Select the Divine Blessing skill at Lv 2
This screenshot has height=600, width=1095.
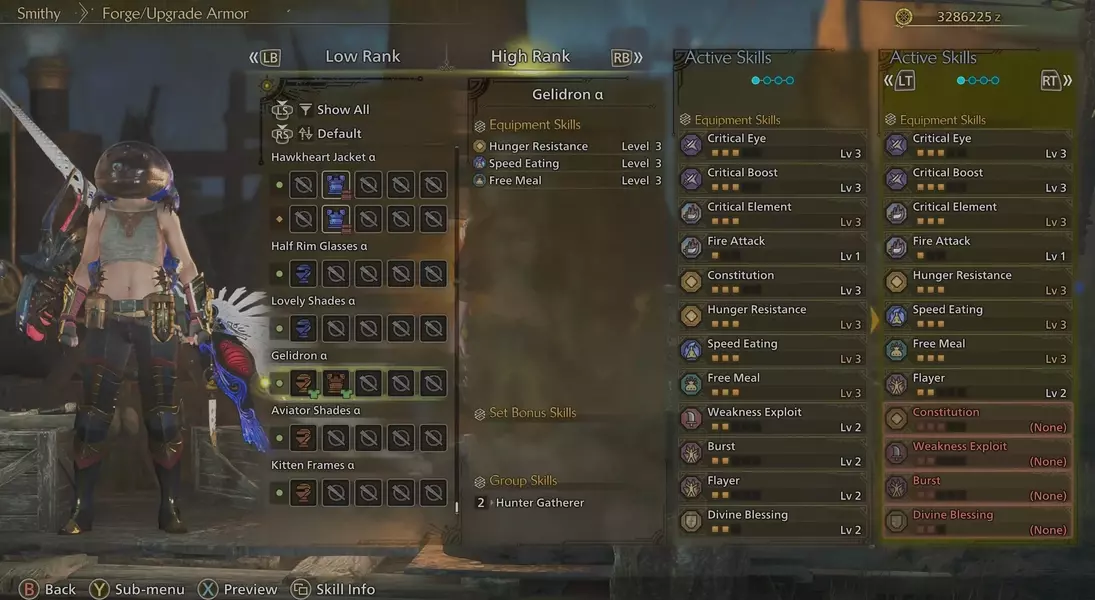coord(771,521)
